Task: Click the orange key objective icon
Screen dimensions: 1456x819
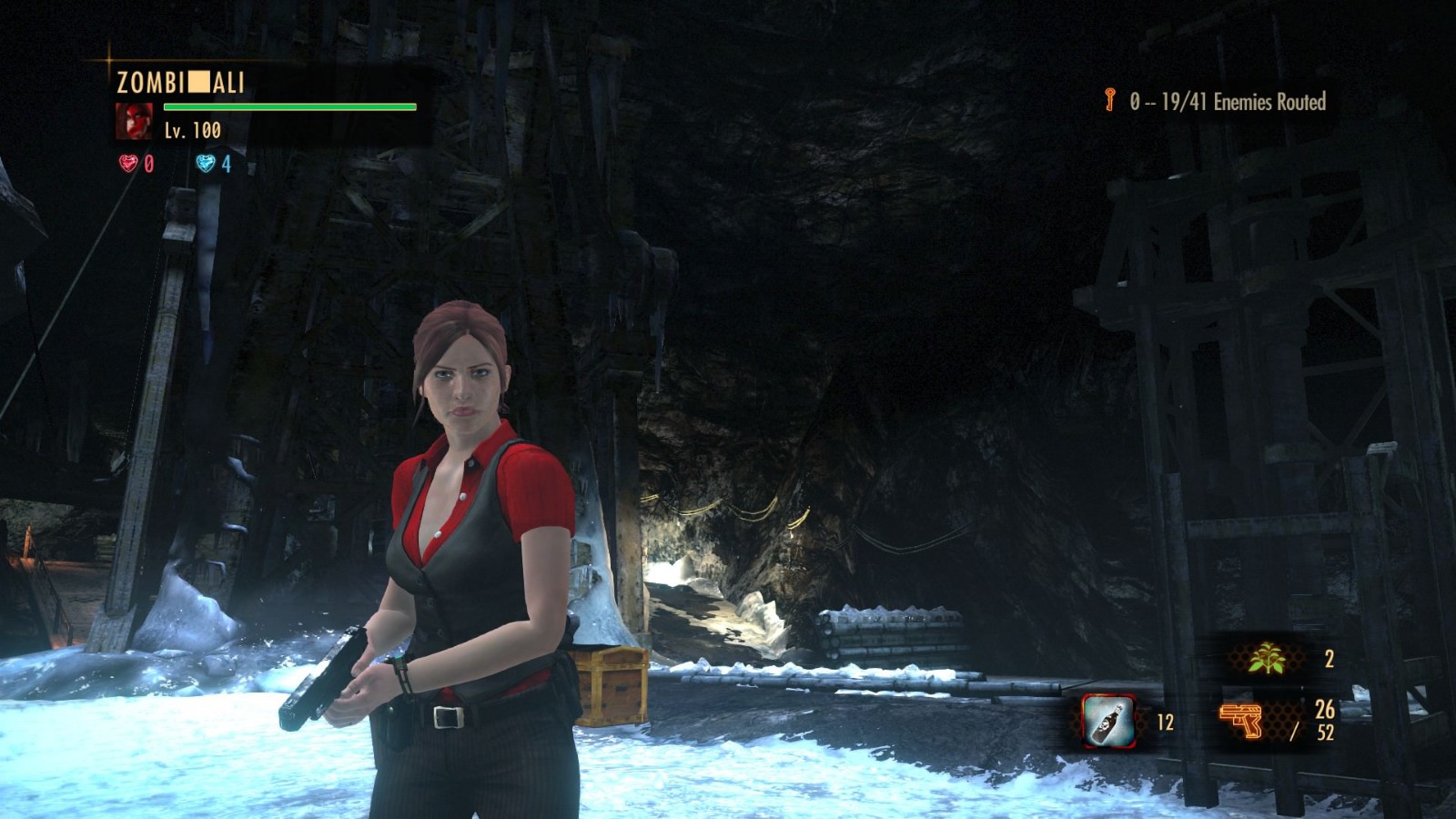Action: (1110, 100)
